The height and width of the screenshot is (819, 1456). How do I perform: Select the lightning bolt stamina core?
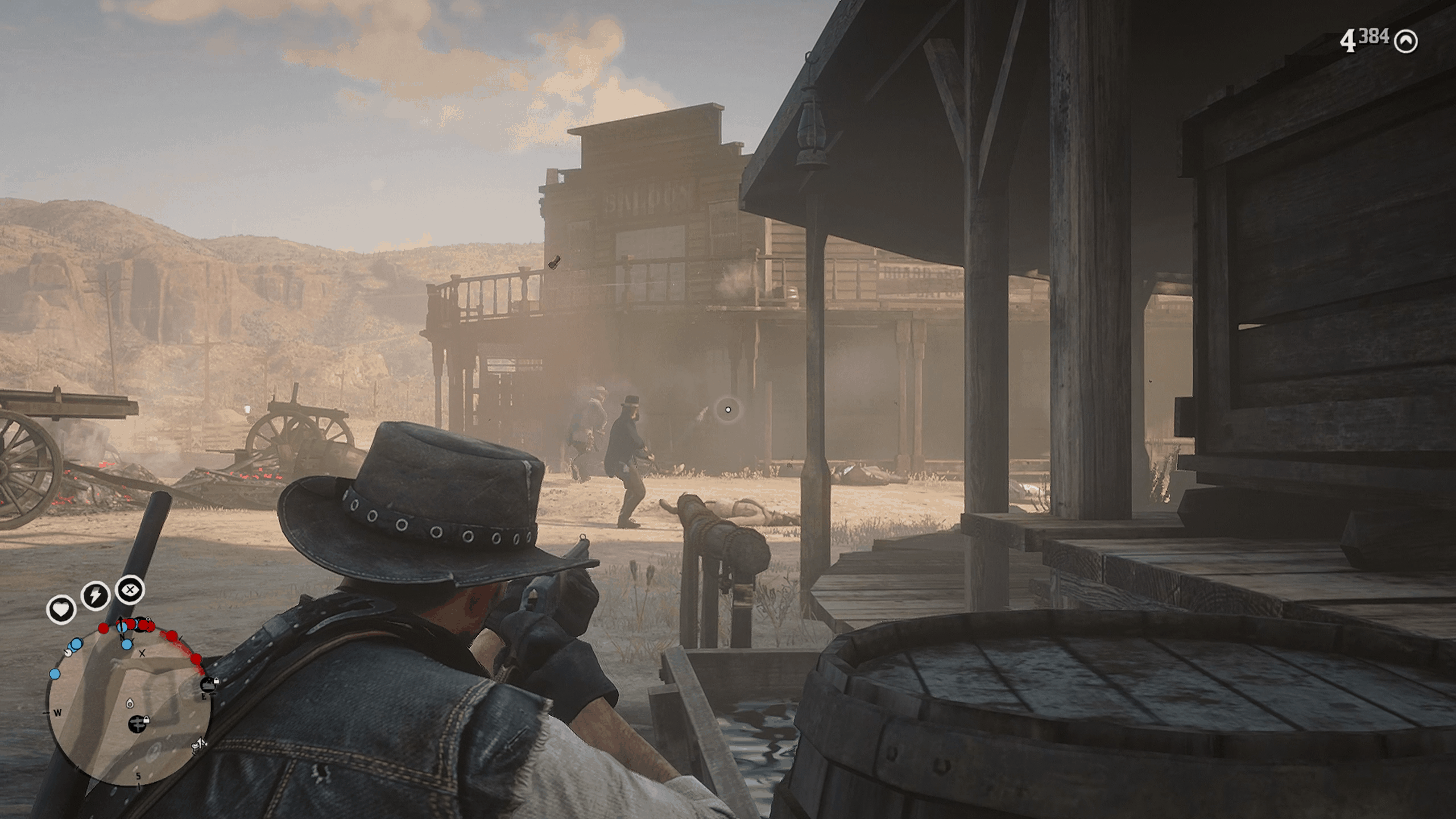[x=95, y=595]
